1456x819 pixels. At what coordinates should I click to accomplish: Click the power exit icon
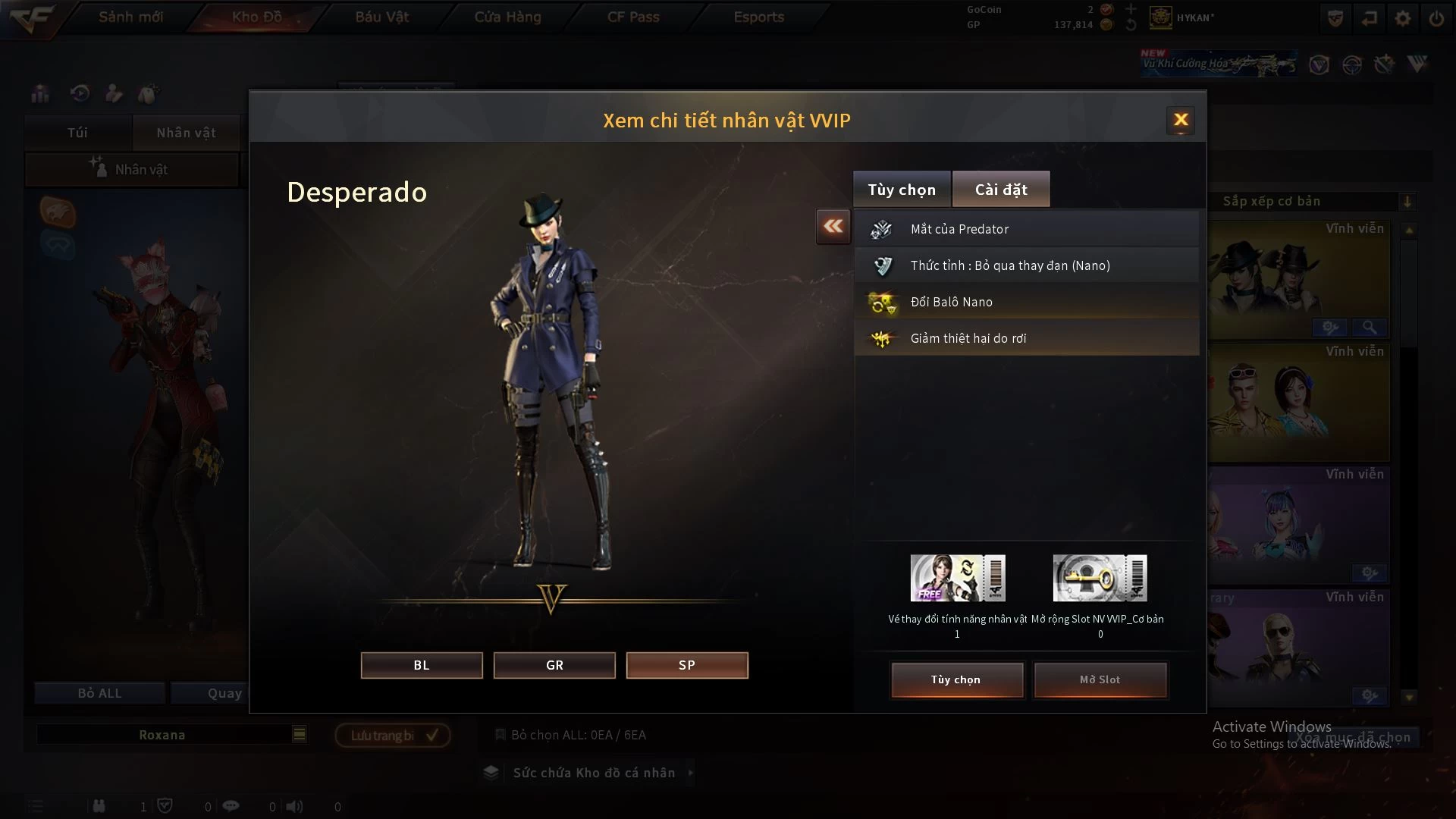point(1436,18)
